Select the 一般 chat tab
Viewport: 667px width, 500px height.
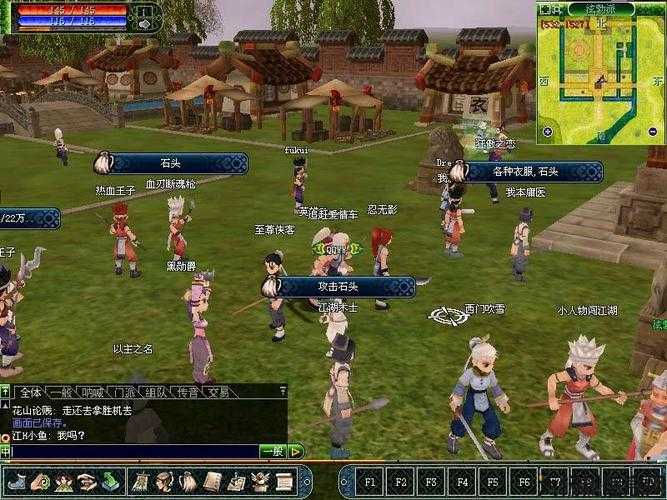(x=61, y=392)
